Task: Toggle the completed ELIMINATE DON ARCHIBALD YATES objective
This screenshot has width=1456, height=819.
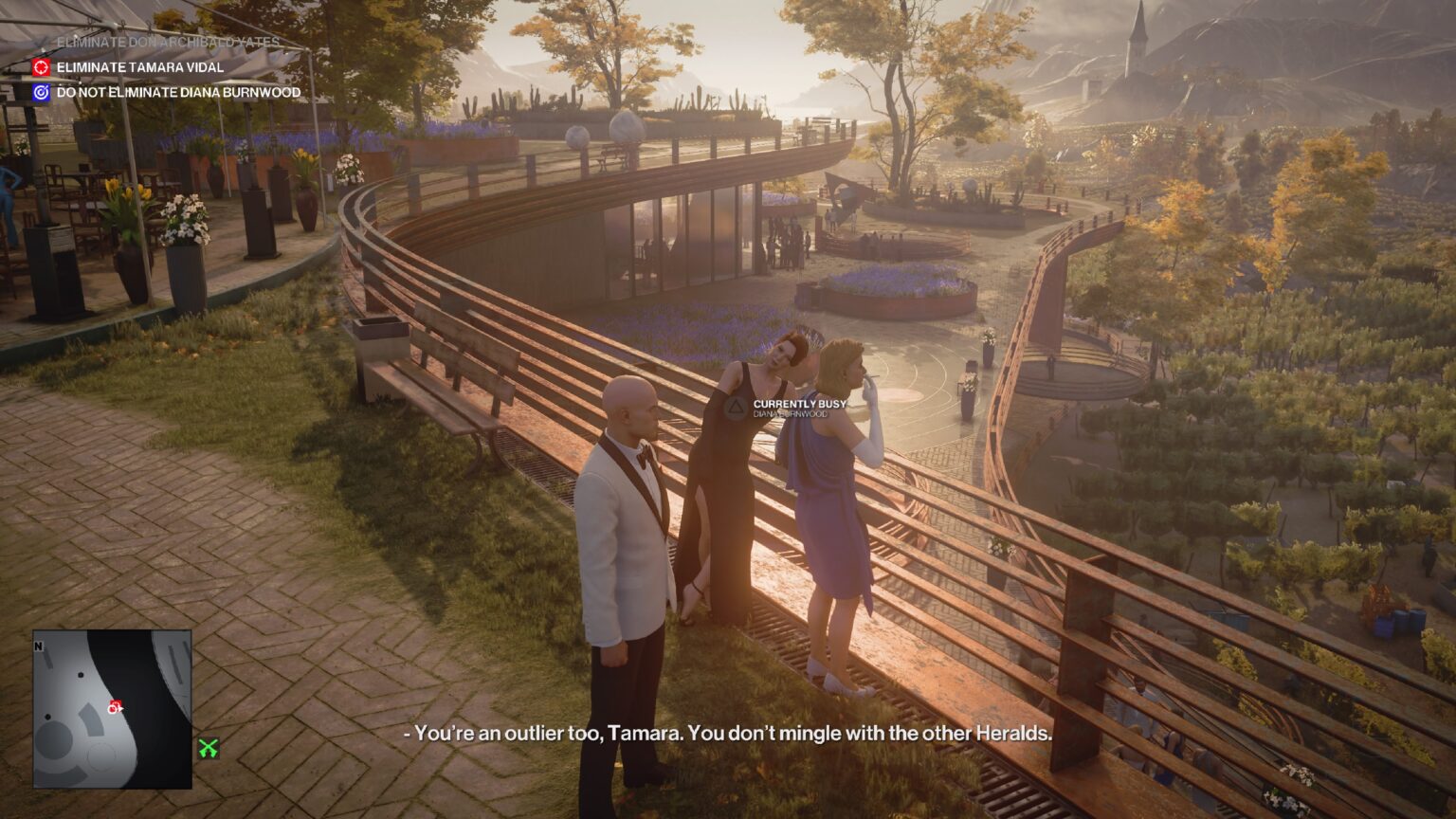Action: point(169,42)
